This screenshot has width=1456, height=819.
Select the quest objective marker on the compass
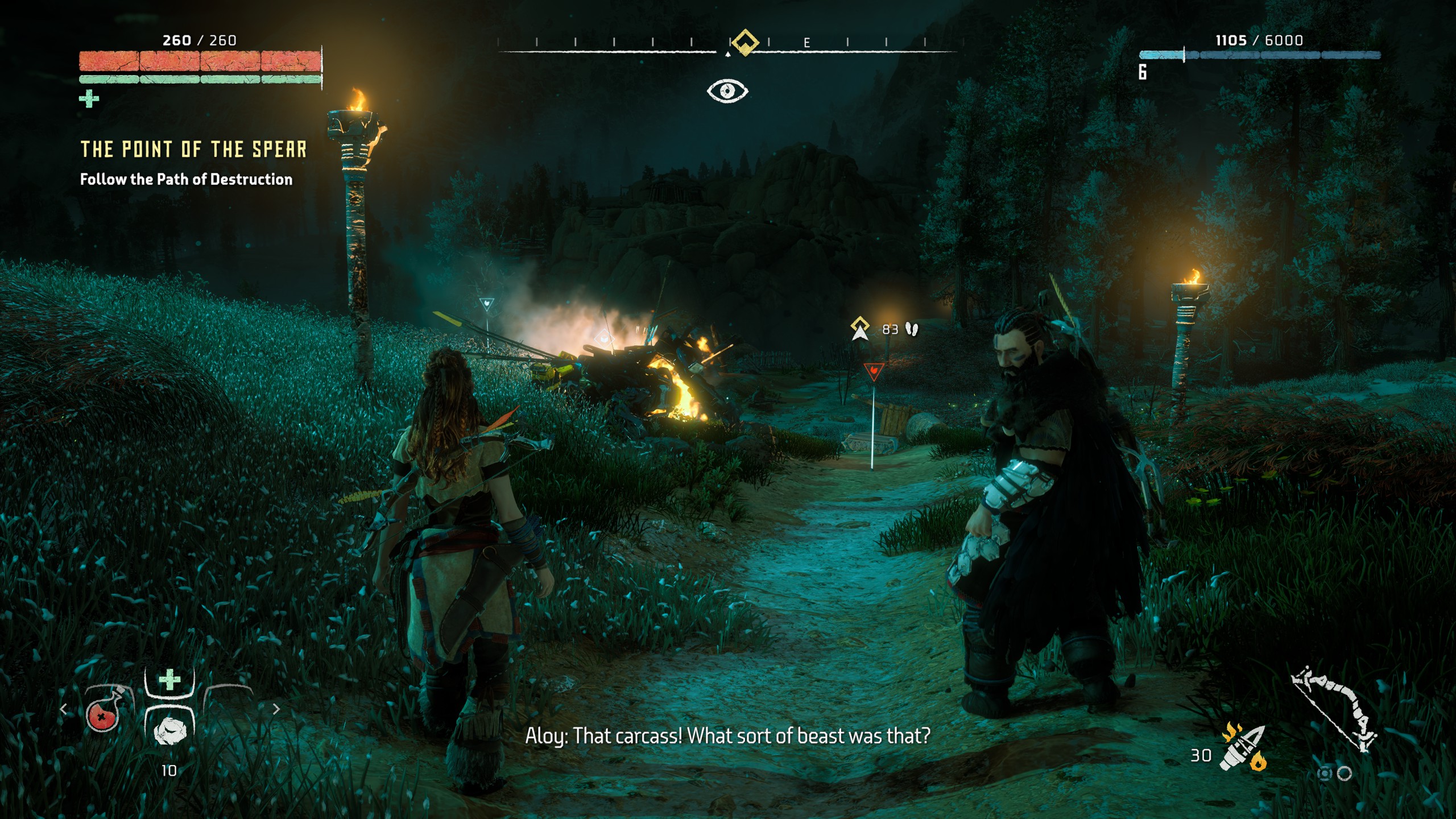(x=744, y=42)
